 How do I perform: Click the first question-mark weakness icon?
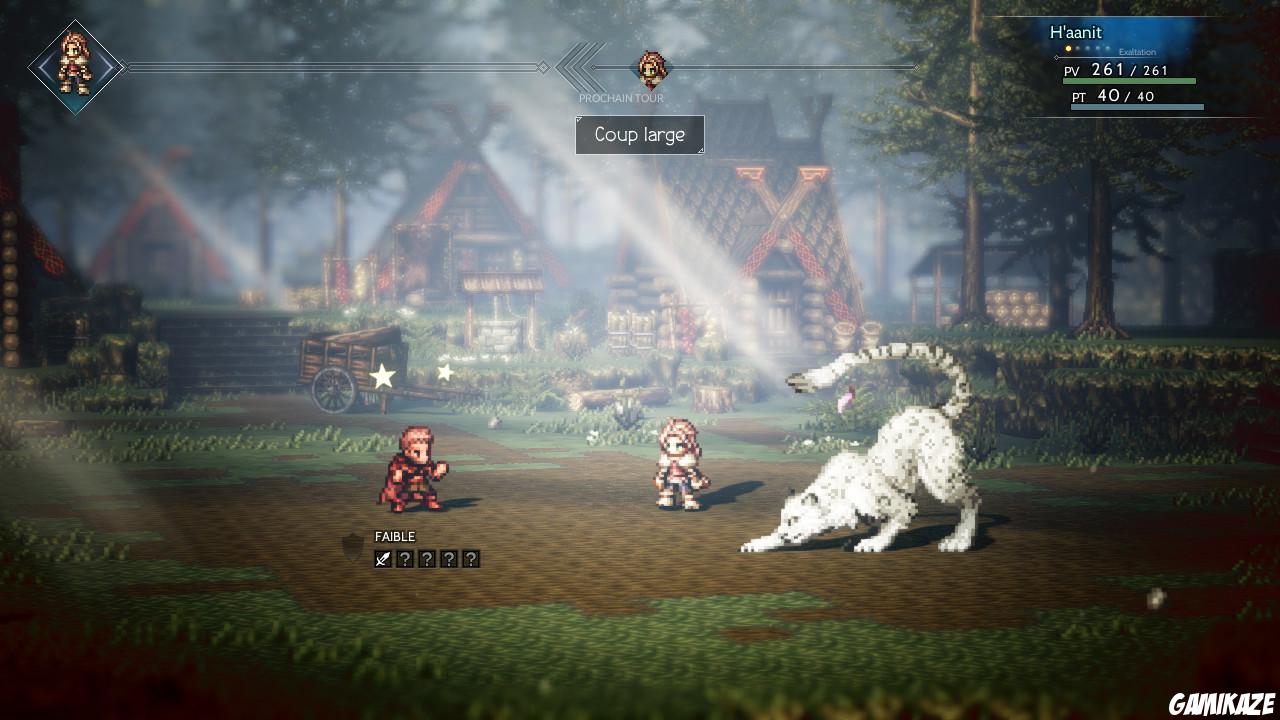(404, 558)
